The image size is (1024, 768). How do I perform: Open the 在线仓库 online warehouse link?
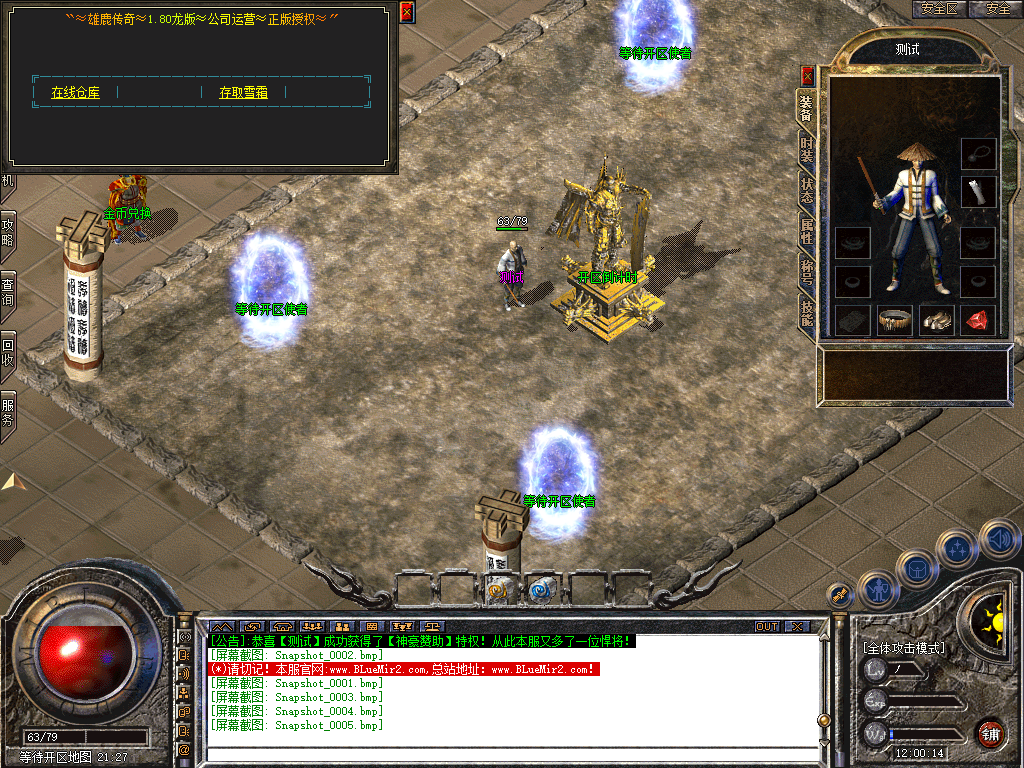point(75,92)
